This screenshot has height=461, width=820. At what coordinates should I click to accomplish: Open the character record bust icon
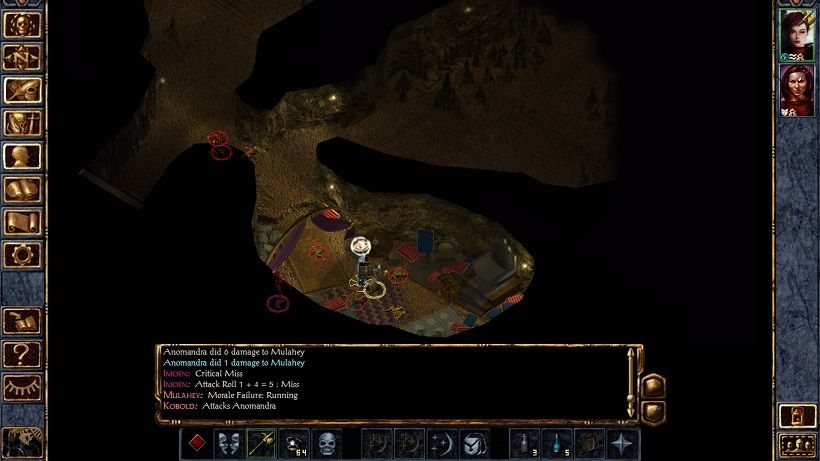click(x=22, y=157)
